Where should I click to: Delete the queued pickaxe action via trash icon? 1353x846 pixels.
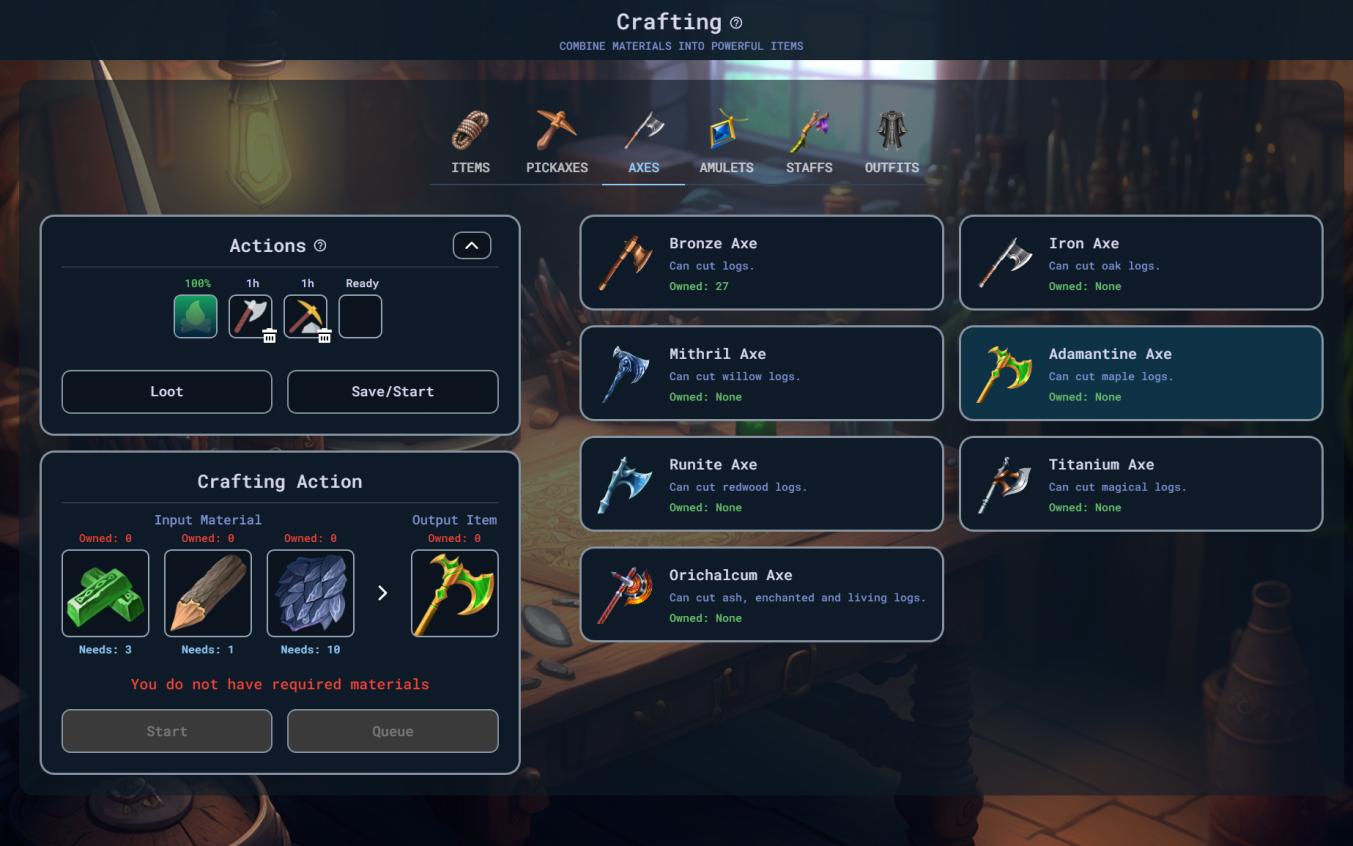pos(325,337)
